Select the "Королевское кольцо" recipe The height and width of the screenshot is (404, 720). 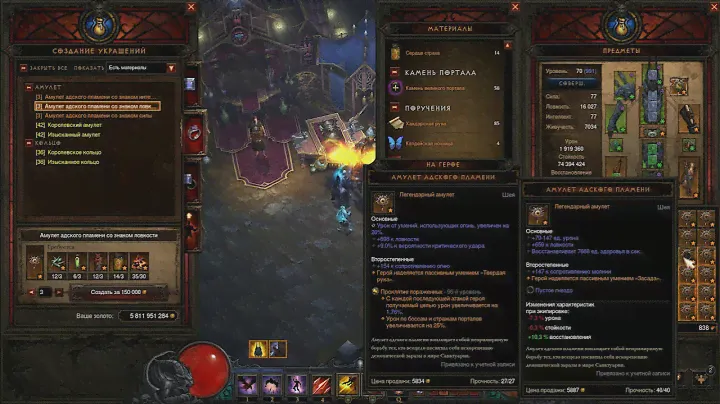(72, 151)
